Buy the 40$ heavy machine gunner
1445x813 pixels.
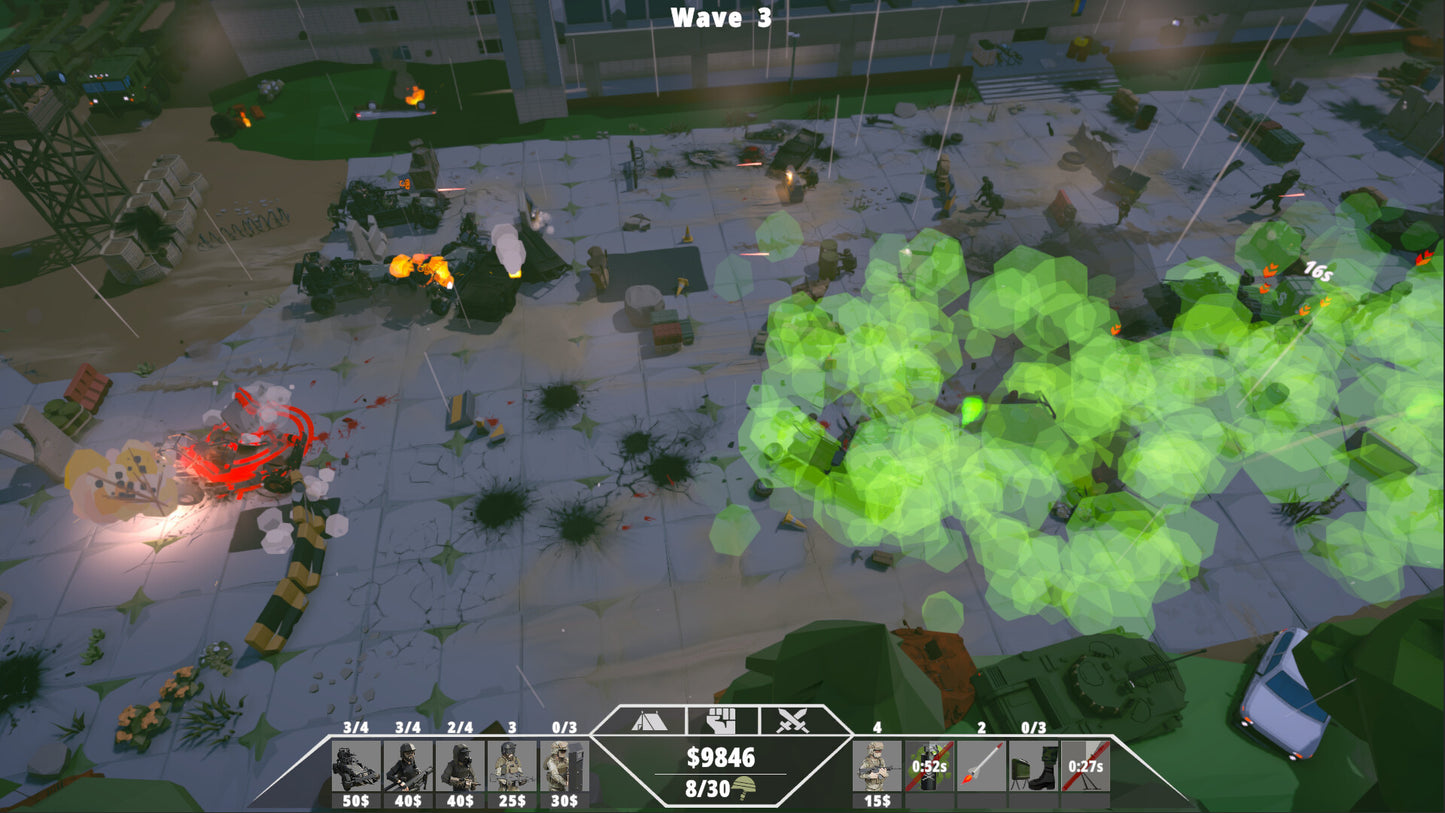[408, 767]
